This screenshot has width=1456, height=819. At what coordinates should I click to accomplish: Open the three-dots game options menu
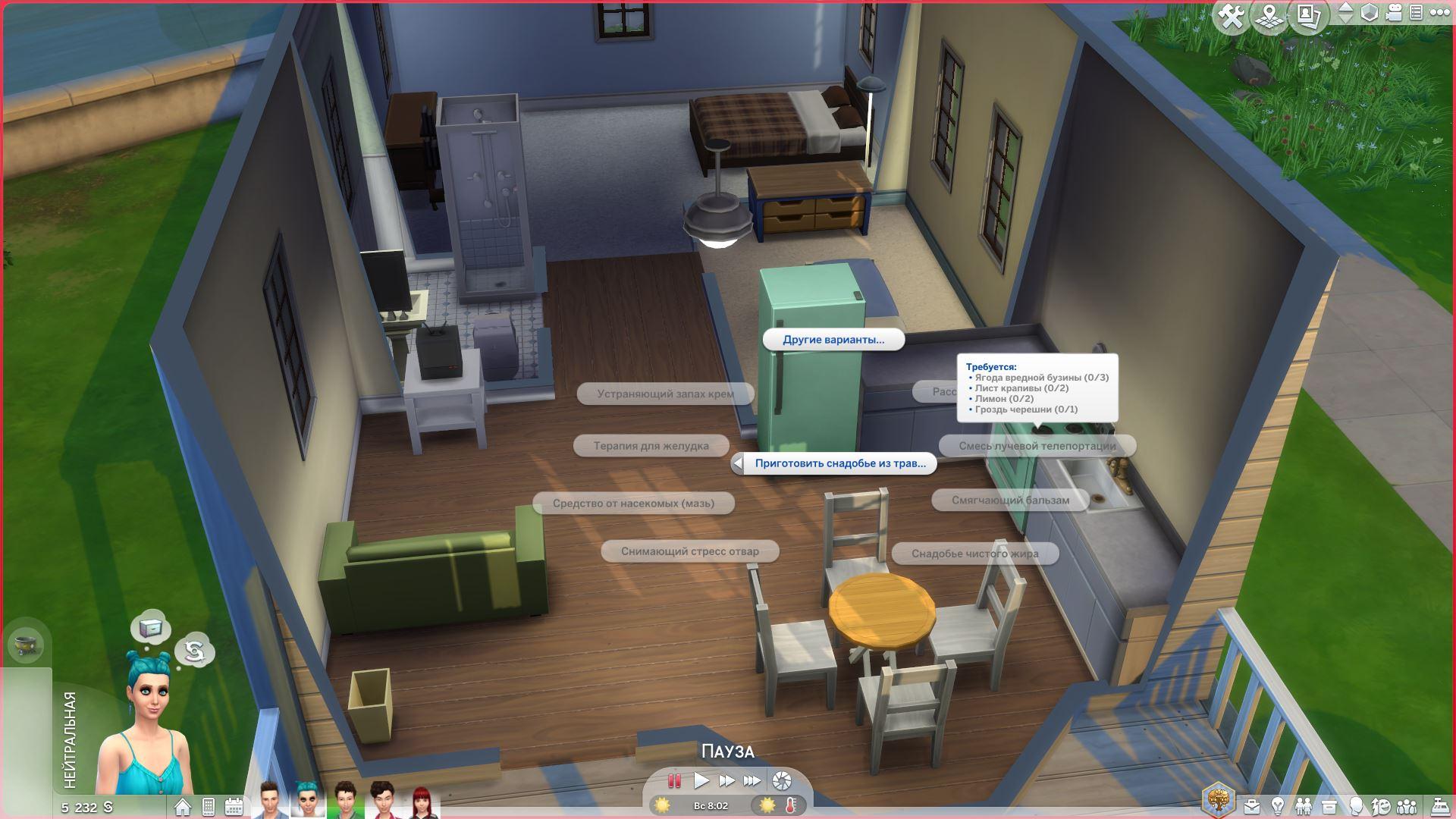[1439, 12]
